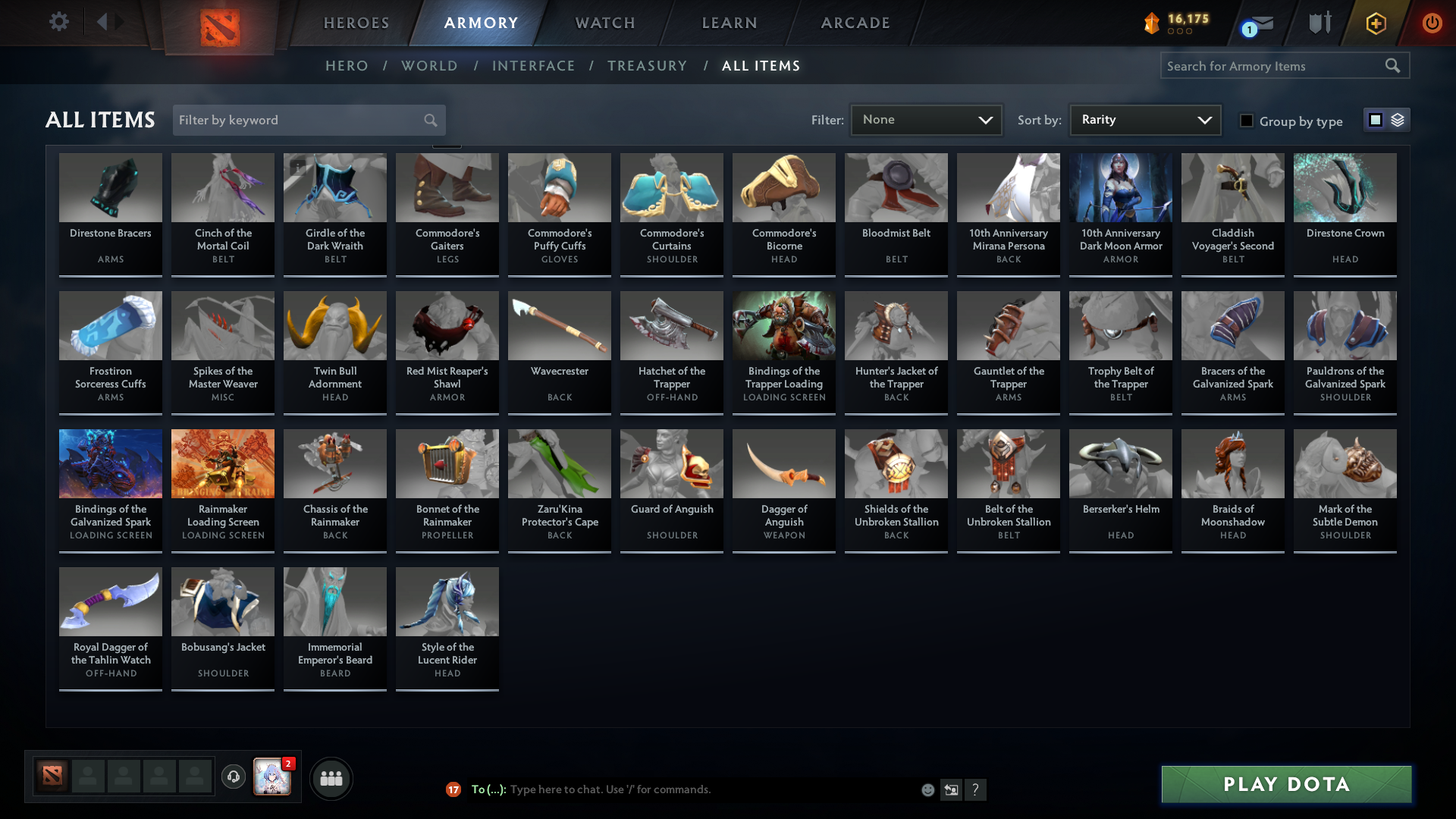The image size is (1456, 819).
Task: Click the shield and sword battle pass icon
Action: [x=1319, y=23]
